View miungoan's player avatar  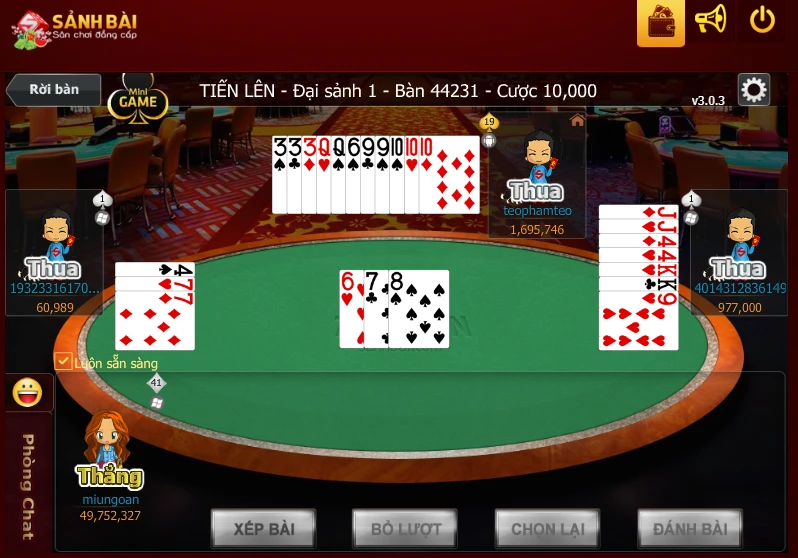pyautogui.click(x=108, y=443)
